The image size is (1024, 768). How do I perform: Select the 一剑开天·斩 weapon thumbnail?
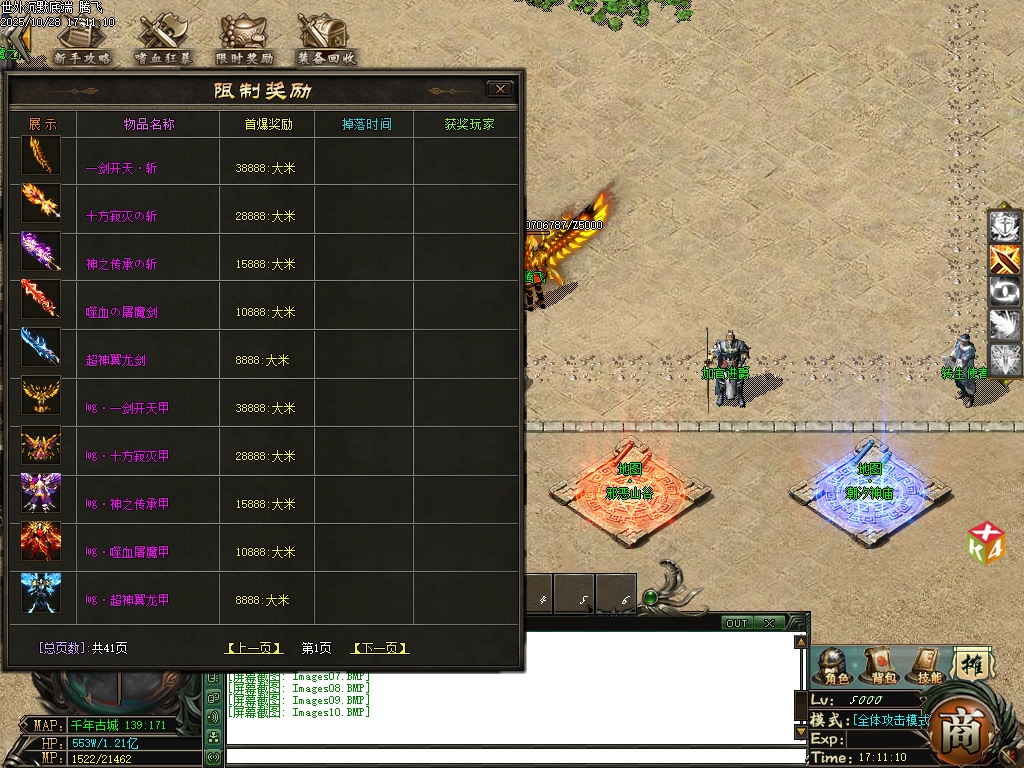41,156
